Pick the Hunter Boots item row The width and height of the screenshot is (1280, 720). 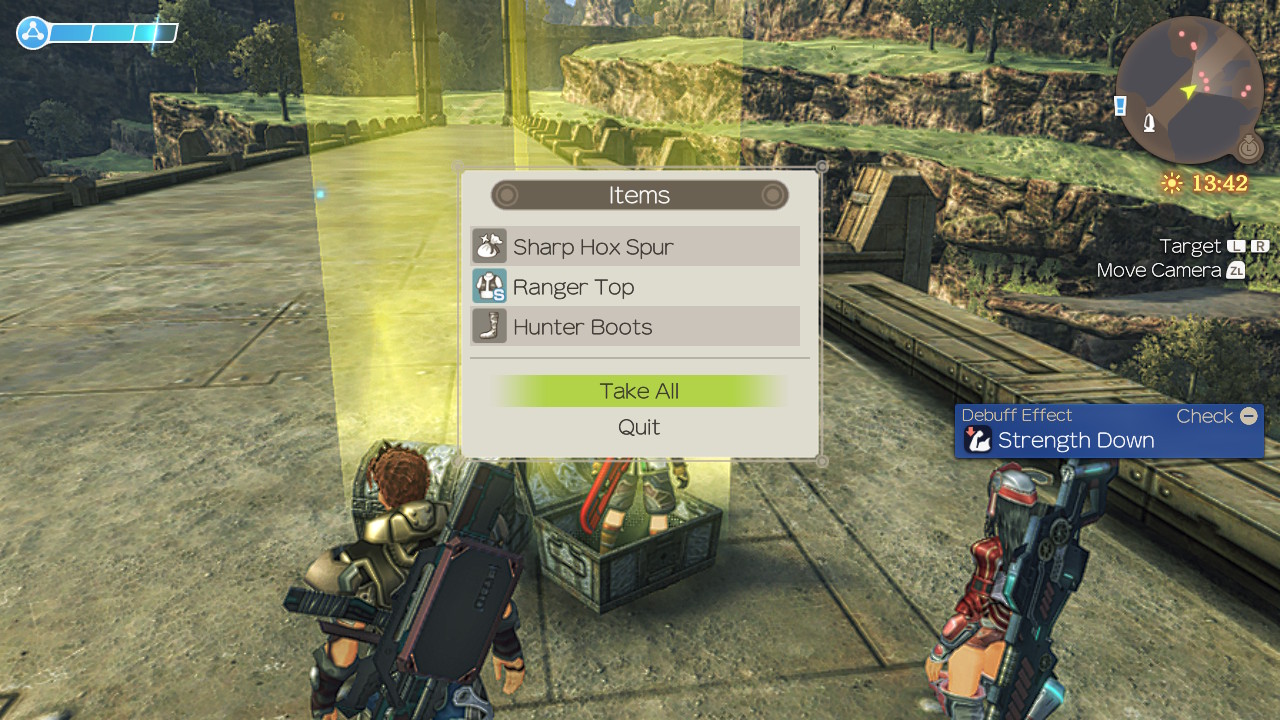(635, 327)
